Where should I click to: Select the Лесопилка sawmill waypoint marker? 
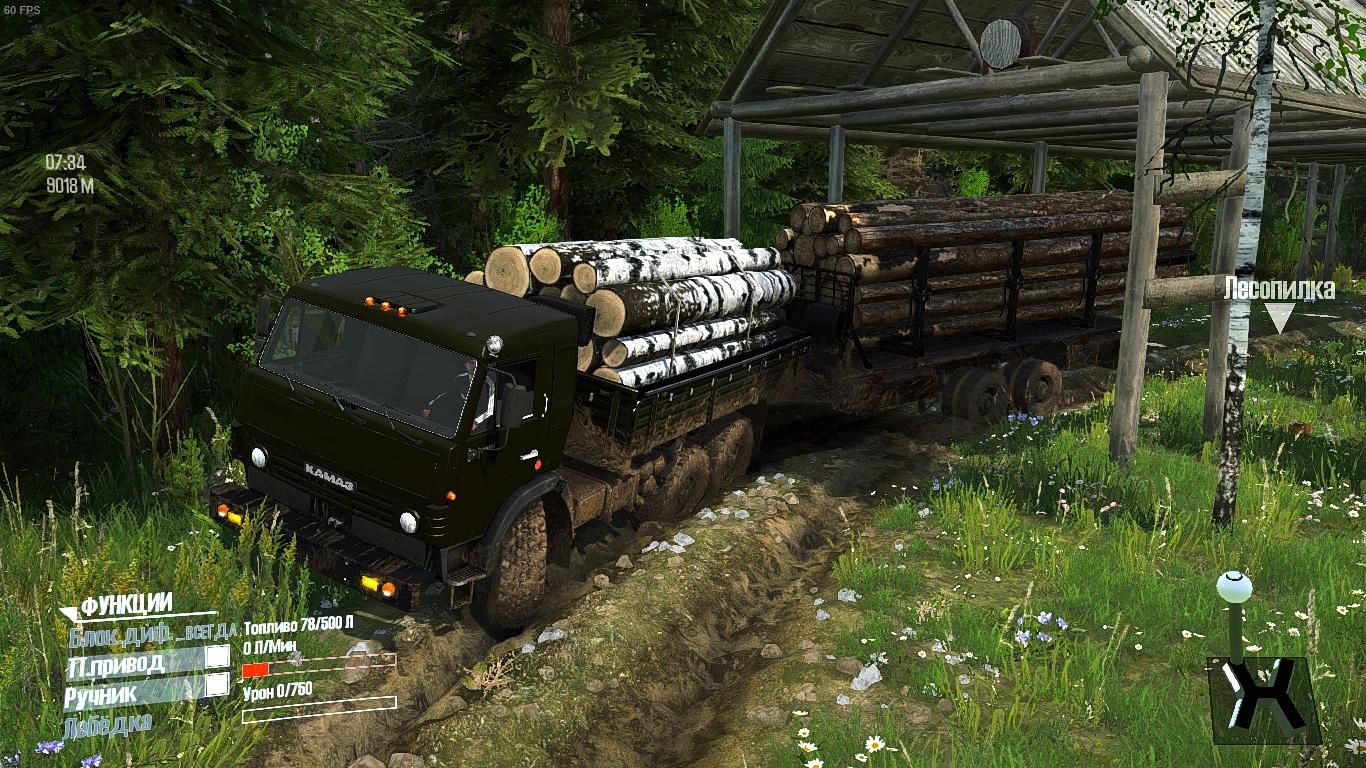click(x=1279, y=318)
